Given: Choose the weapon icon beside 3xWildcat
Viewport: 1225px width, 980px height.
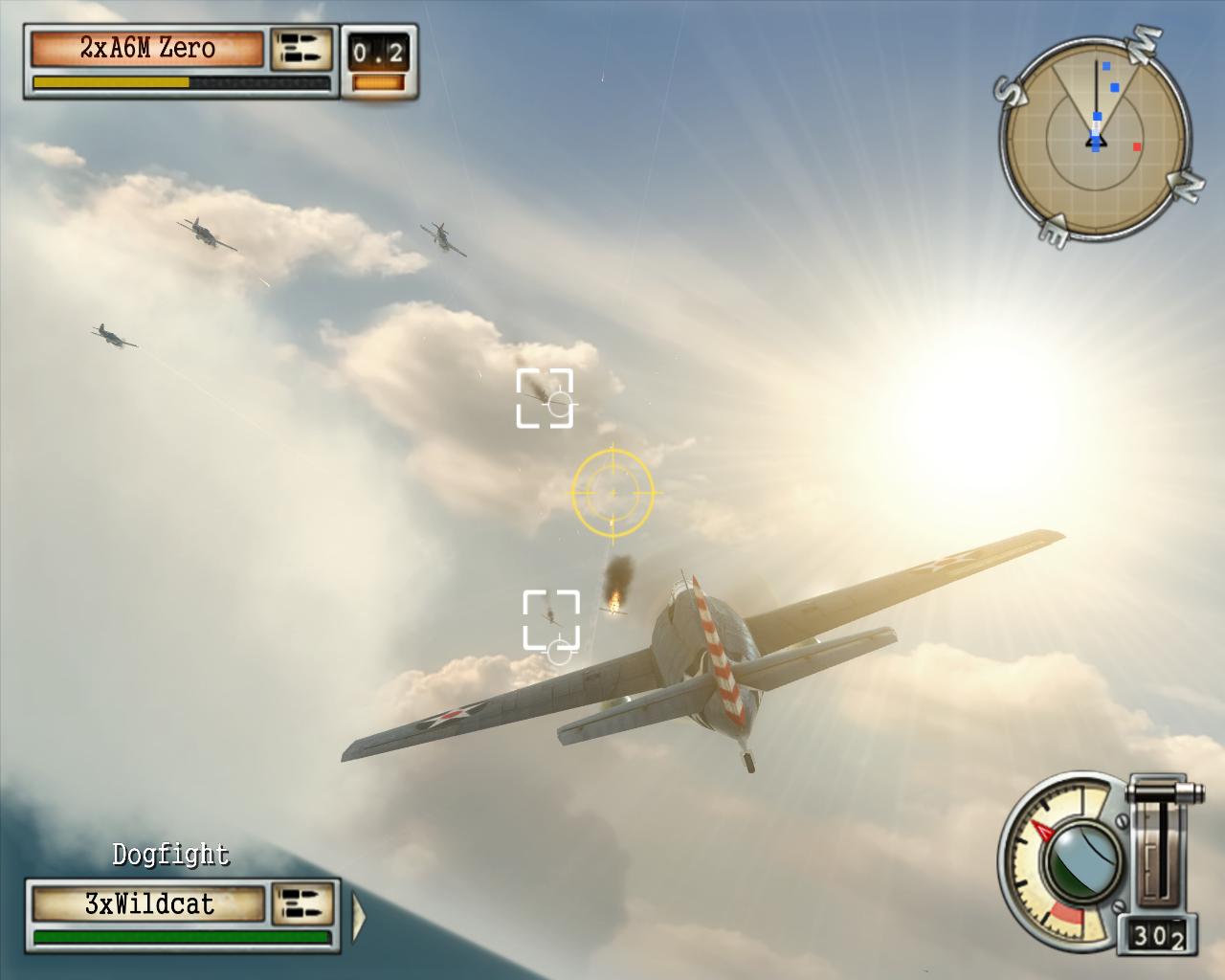Looking at the screenshot, I should (x=303, y=904).
